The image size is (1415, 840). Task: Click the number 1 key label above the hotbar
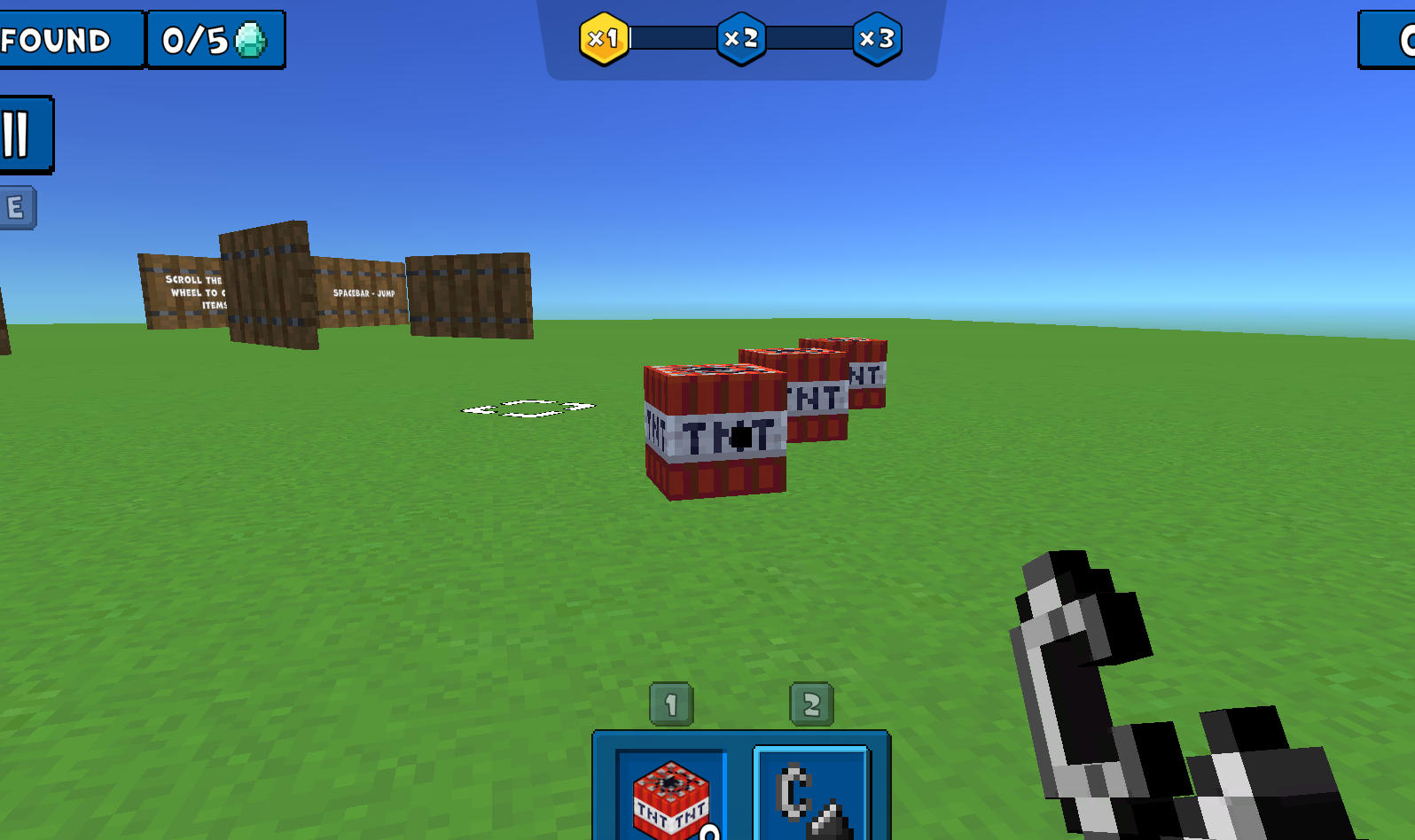(x=671, y=702)
